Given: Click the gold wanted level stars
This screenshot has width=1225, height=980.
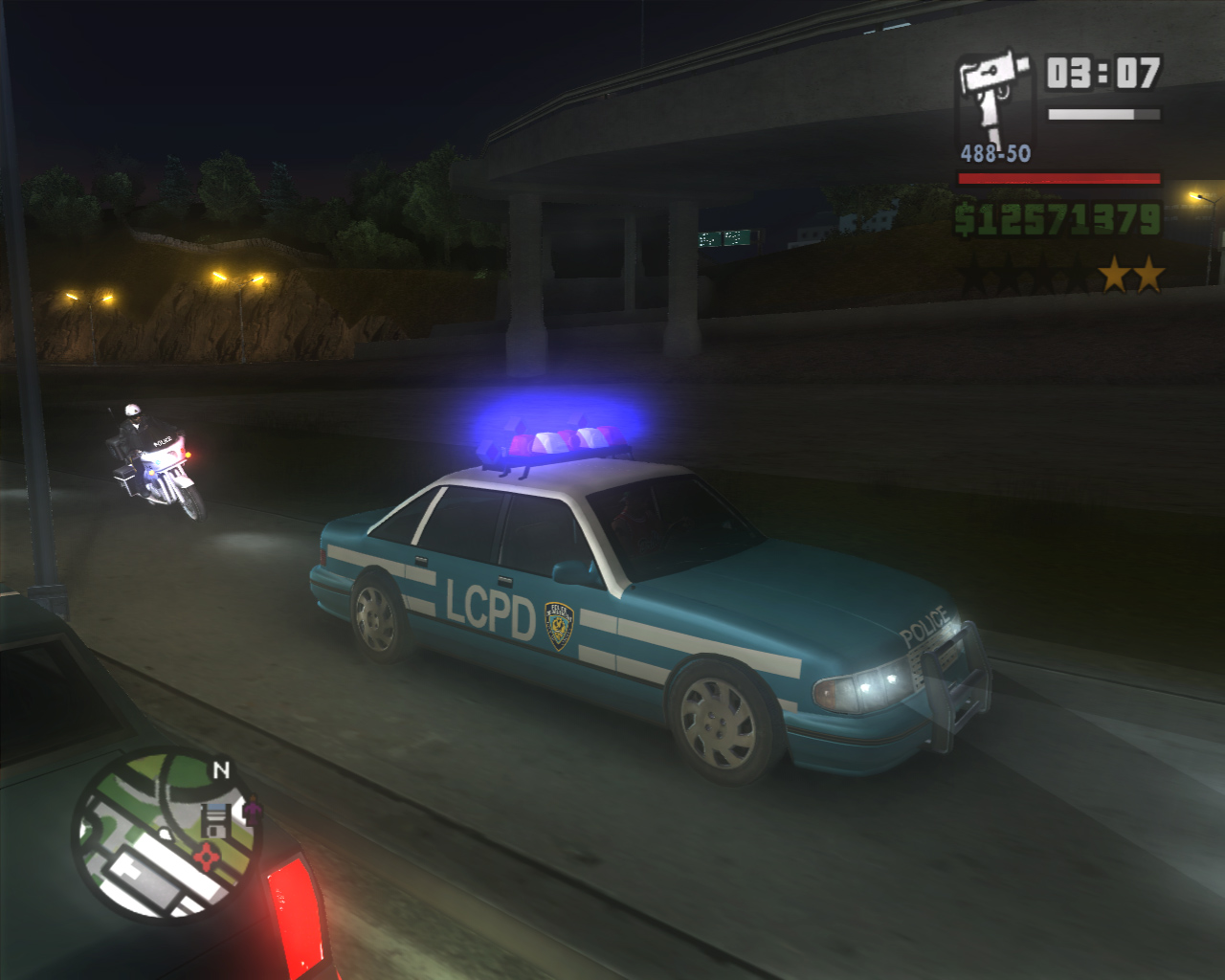Looking at the screenshot, I should pyautogui.click(x=1131, y=276).
